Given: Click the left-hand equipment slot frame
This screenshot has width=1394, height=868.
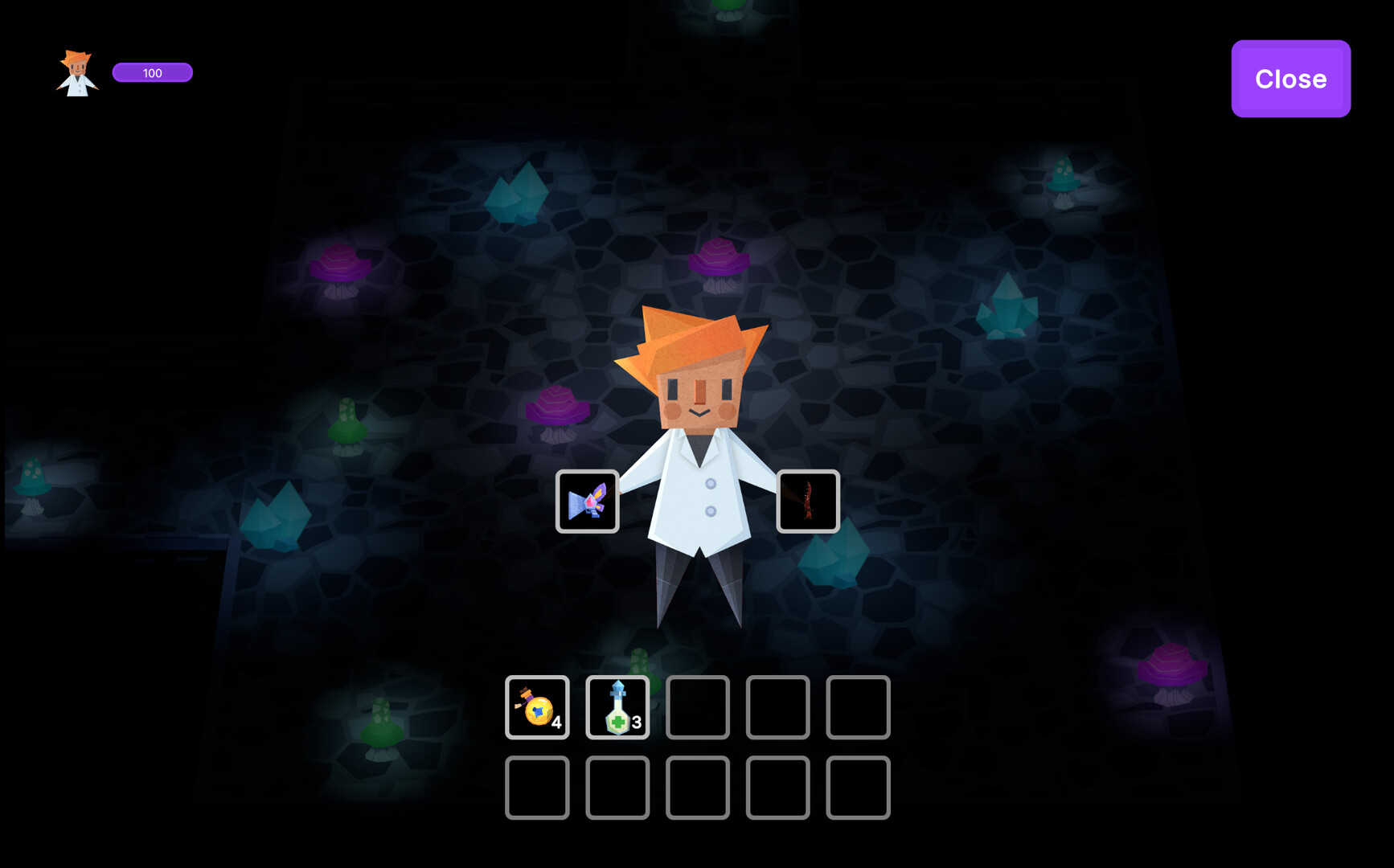Looking at the screenshot, I should click(x=588, y=502).
